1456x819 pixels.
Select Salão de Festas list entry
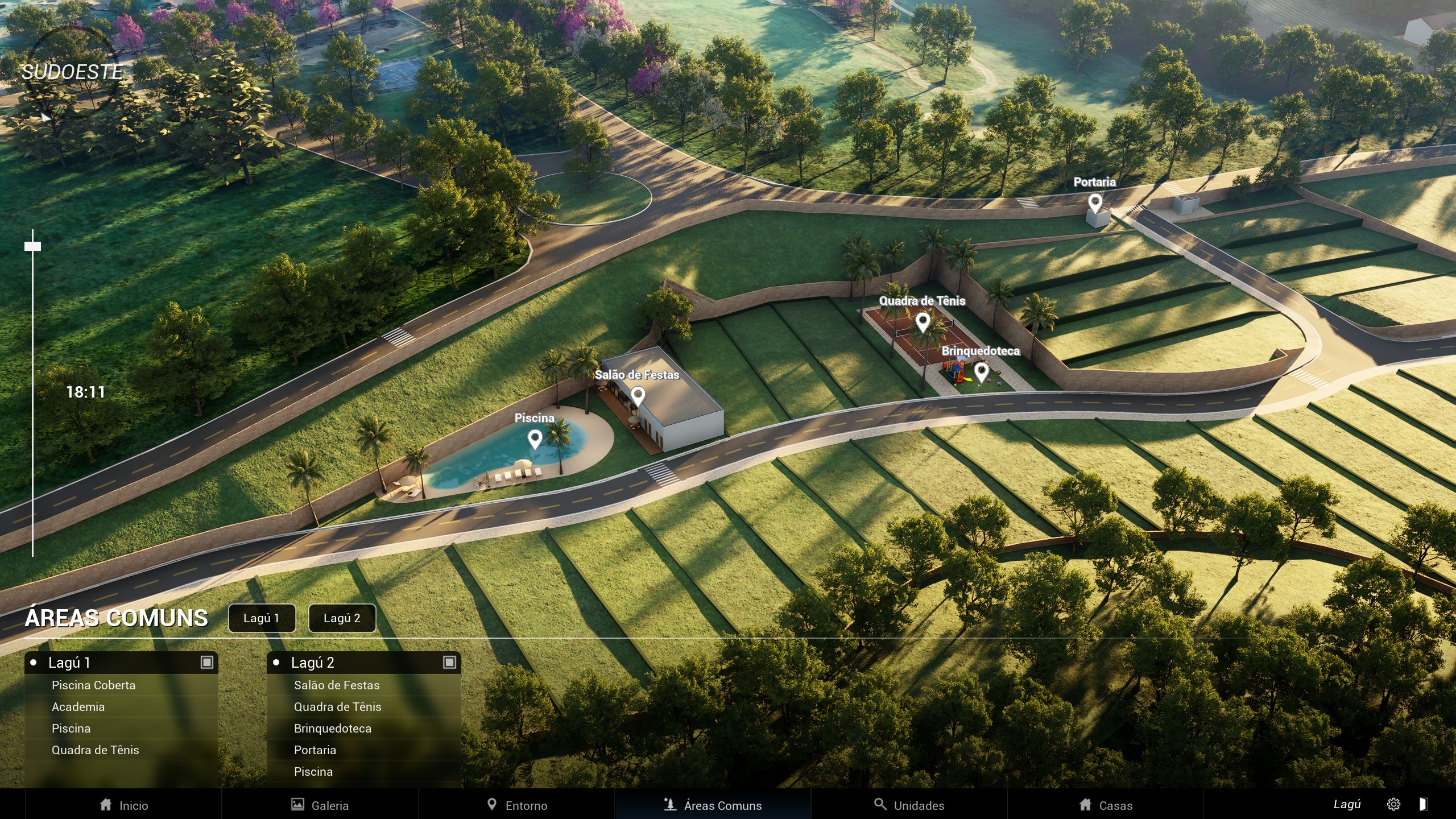pyautogui.click(x=337, y=685)
